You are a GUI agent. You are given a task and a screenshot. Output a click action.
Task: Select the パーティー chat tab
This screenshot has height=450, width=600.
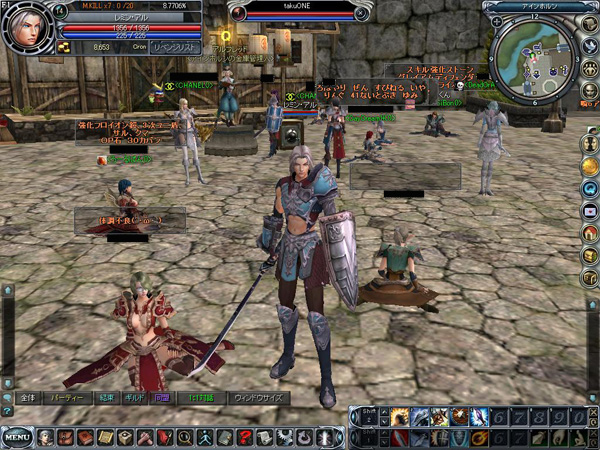[x=66, y=398]
